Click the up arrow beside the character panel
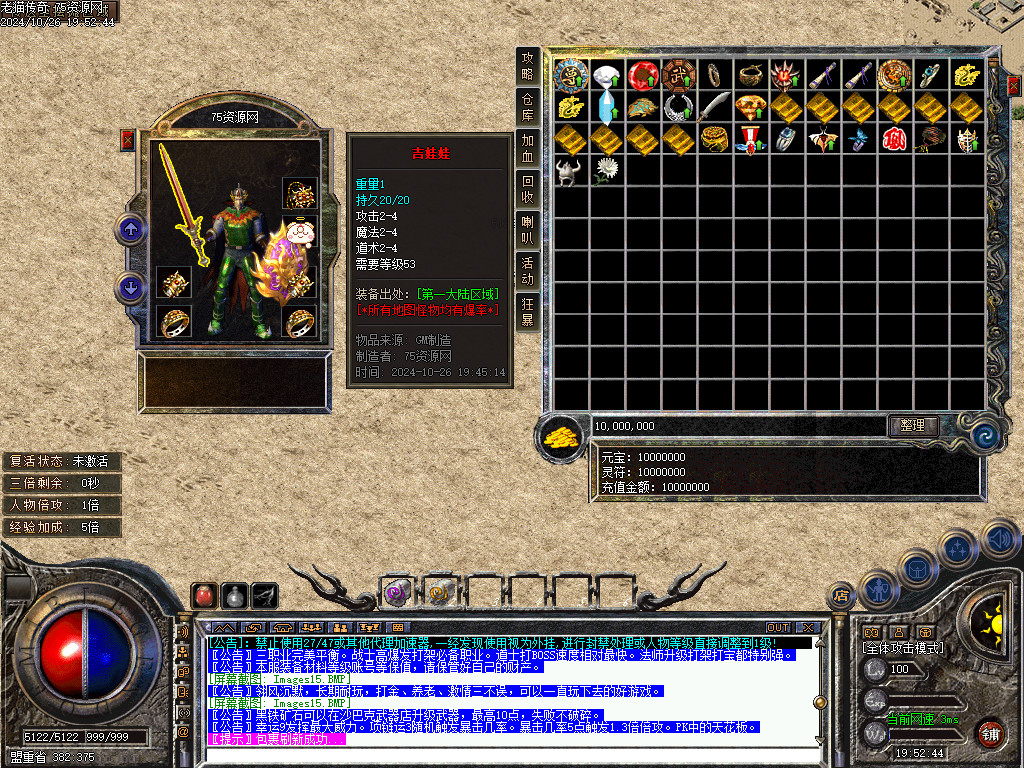 coord(130,230)
